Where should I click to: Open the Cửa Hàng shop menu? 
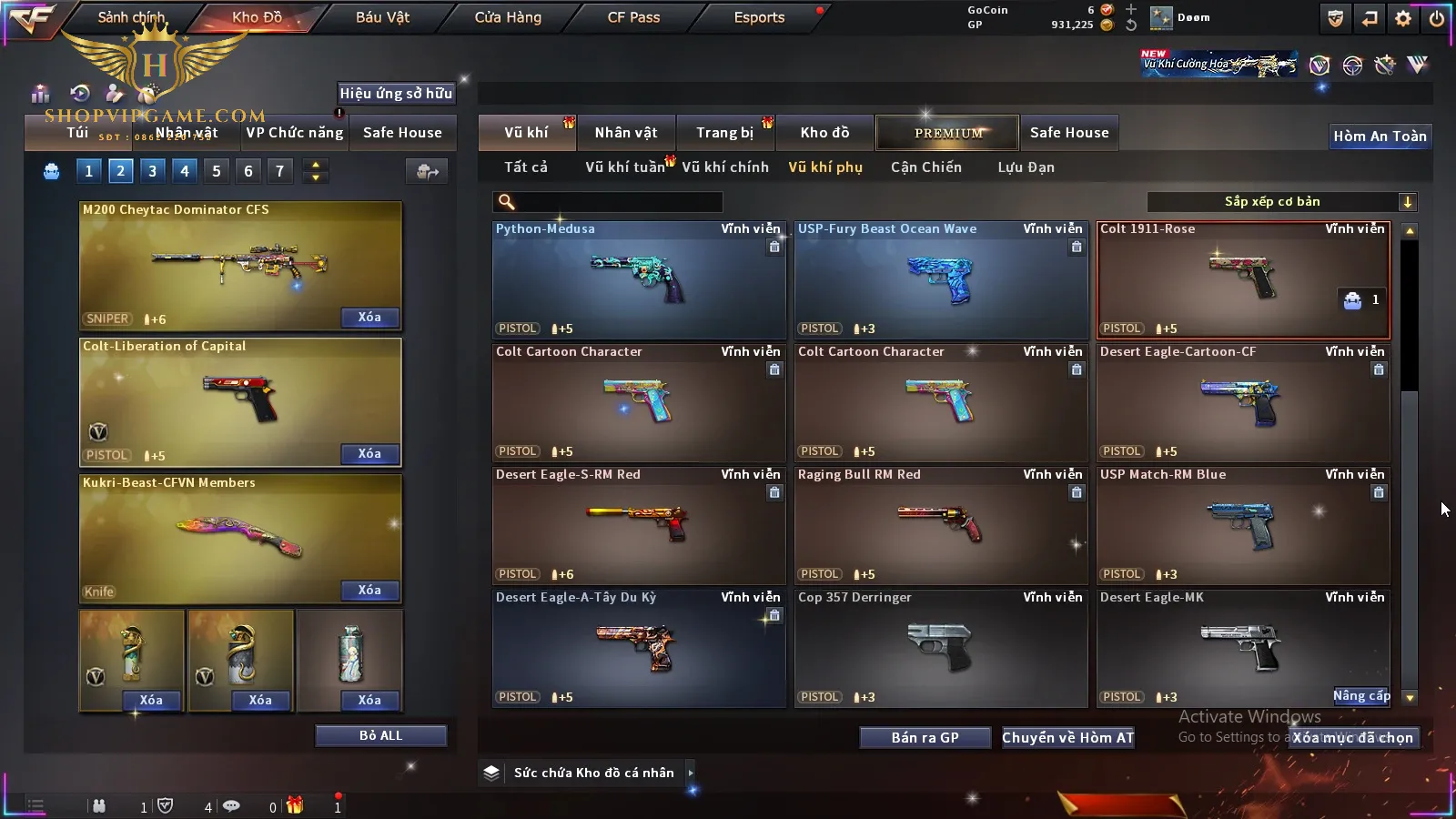click(x=508, y=17)
